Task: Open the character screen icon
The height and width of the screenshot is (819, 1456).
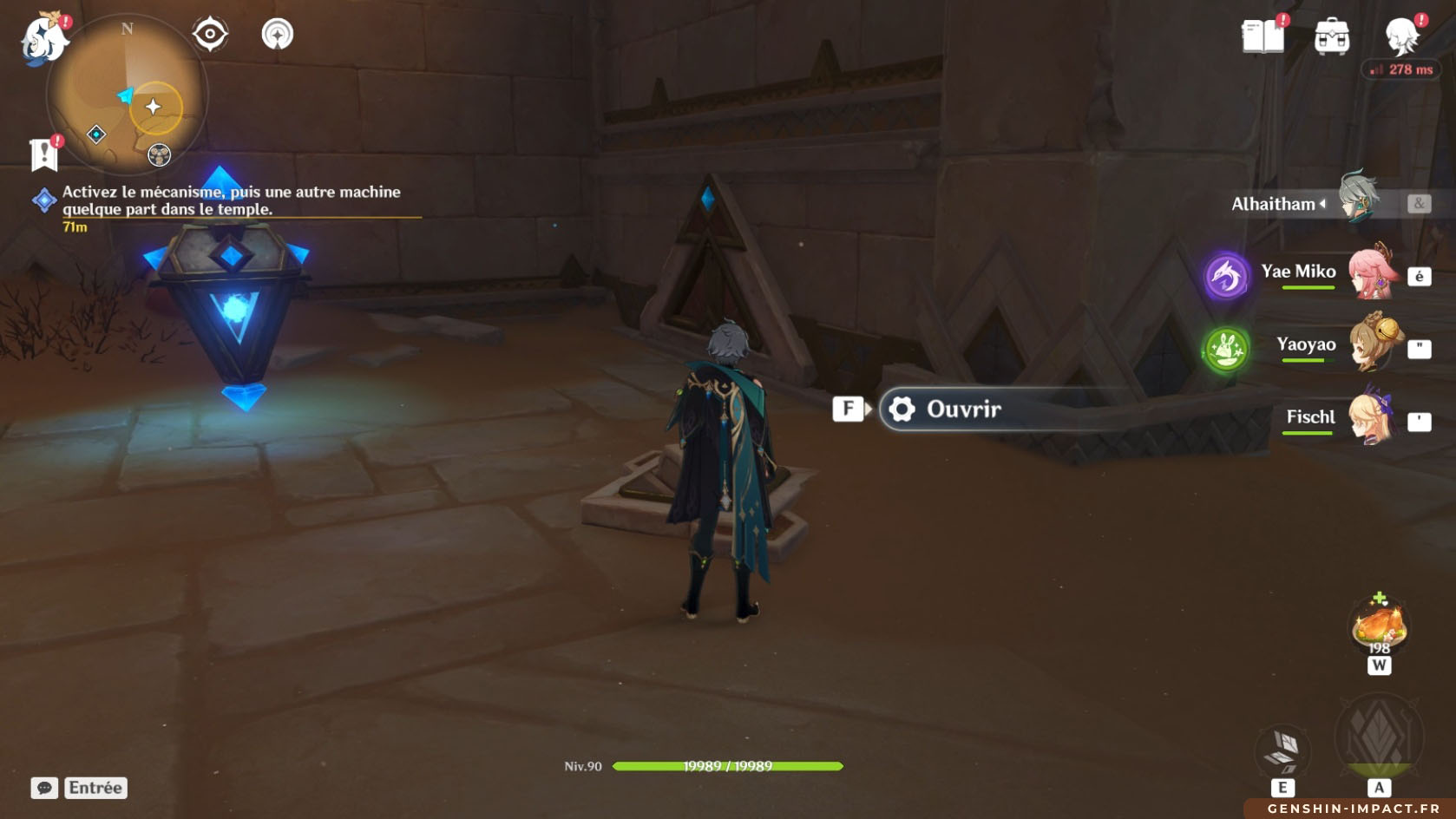Action: click(x=1401, y=37)
